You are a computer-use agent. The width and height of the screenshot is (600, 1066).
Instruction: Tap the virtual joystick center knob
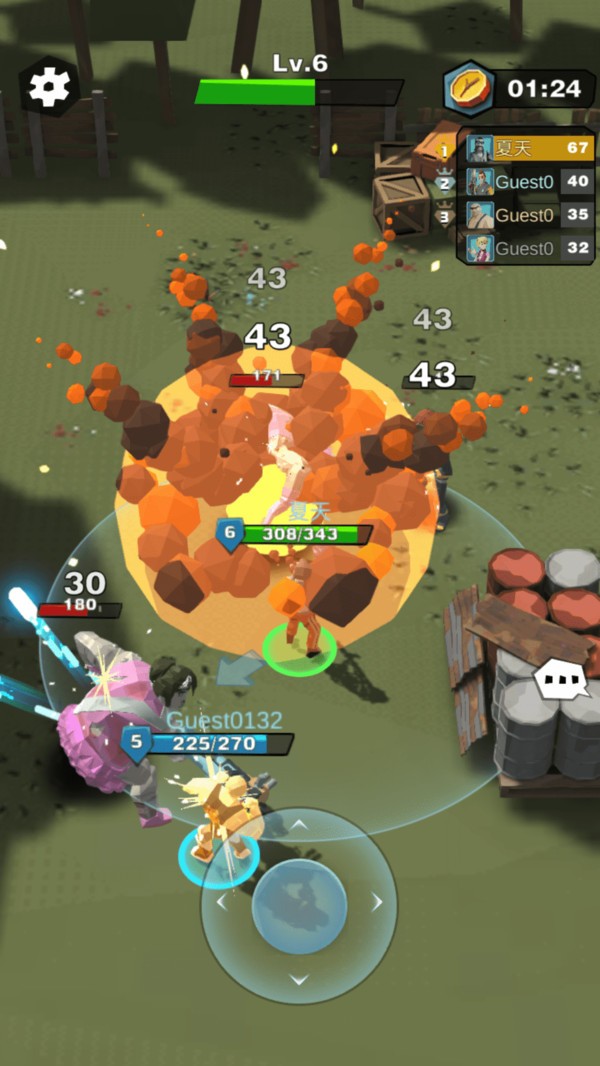tap(299, 906)
